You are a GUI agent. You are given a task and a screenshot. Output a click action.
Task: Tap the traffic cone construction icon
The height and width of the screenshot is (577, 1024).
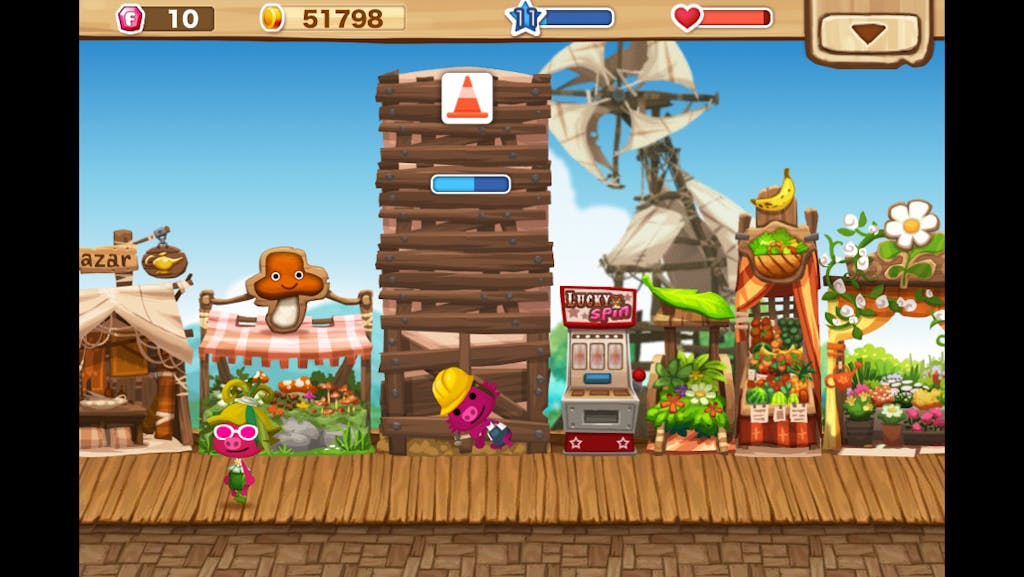[x=467, y=98]
